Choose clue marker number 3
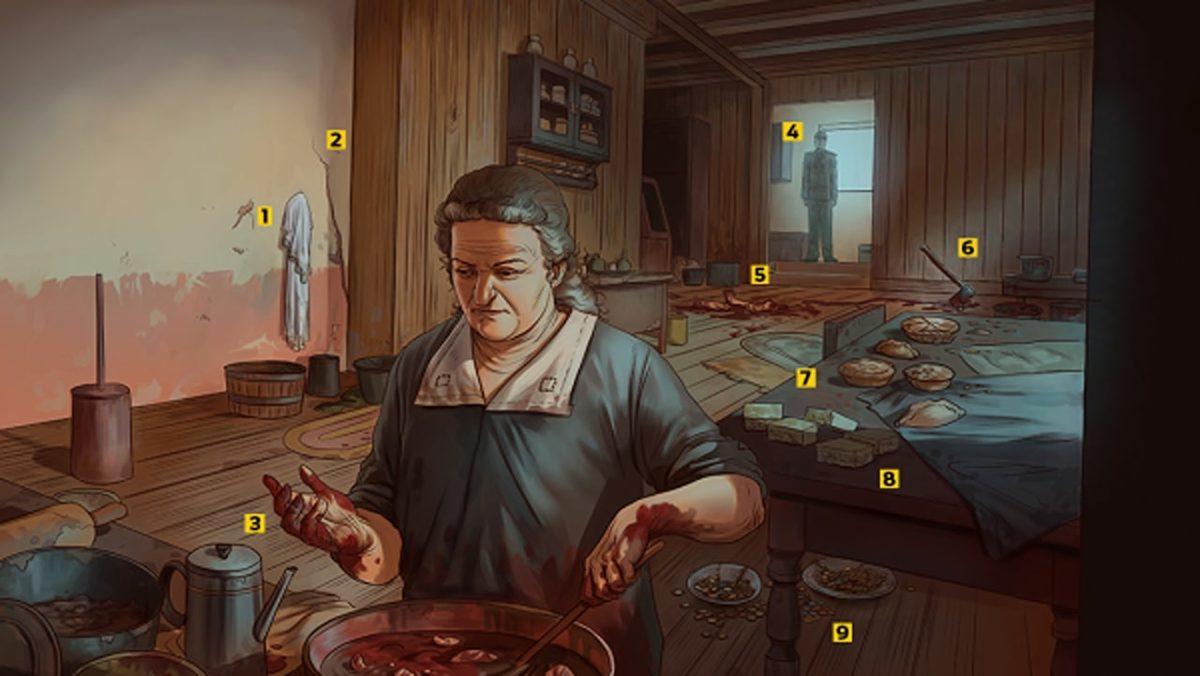The width and height of the screenshot is (1200, 676). [x=255, y=522]
